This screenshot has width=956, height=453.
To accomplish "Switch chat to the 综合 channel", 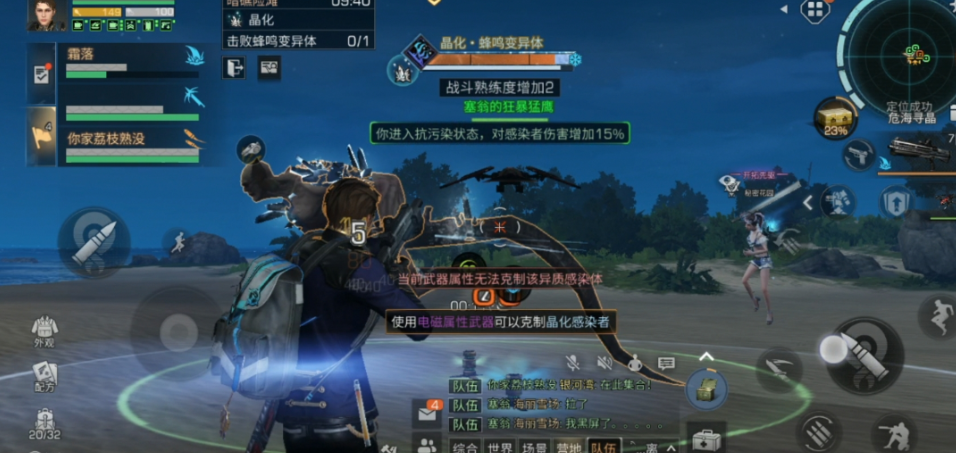I will tap(465, 446).
